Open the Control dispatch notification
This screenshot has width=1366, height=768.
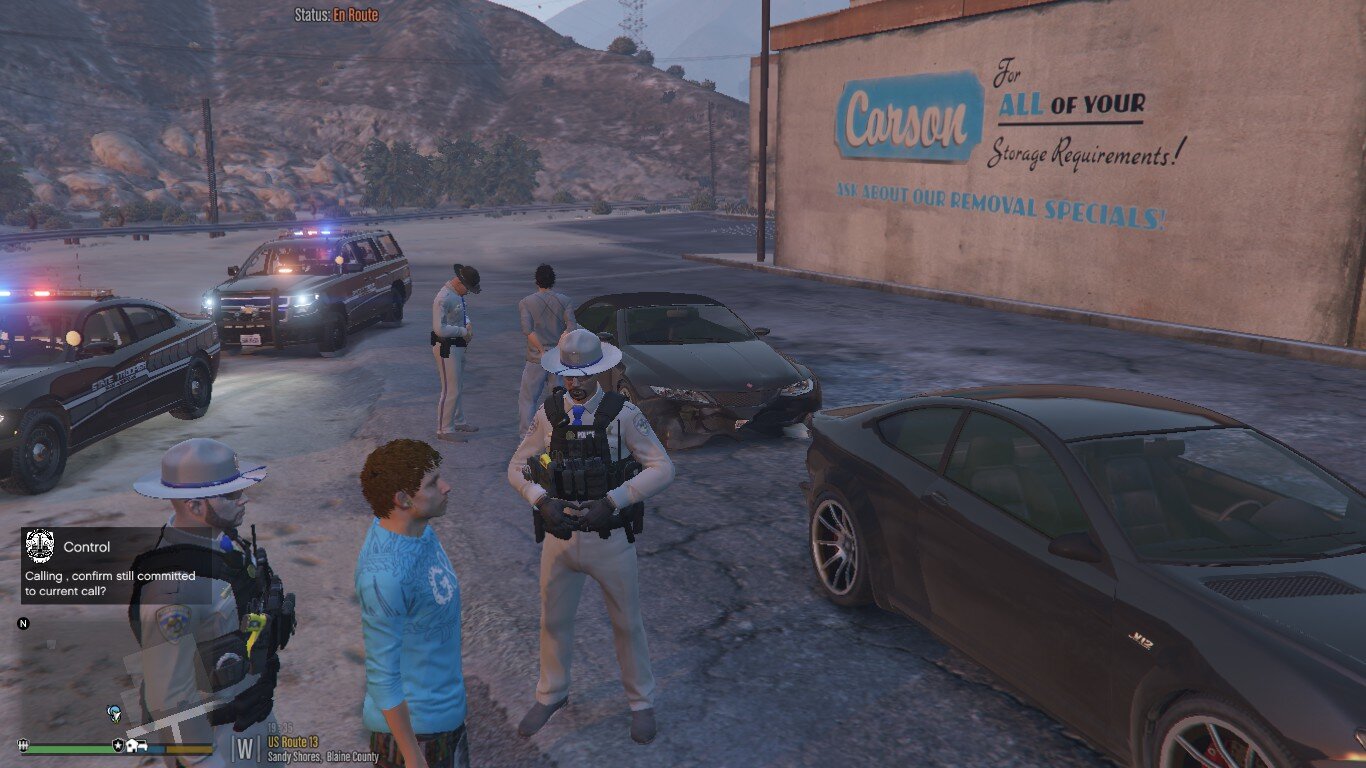tap(117, 566)
